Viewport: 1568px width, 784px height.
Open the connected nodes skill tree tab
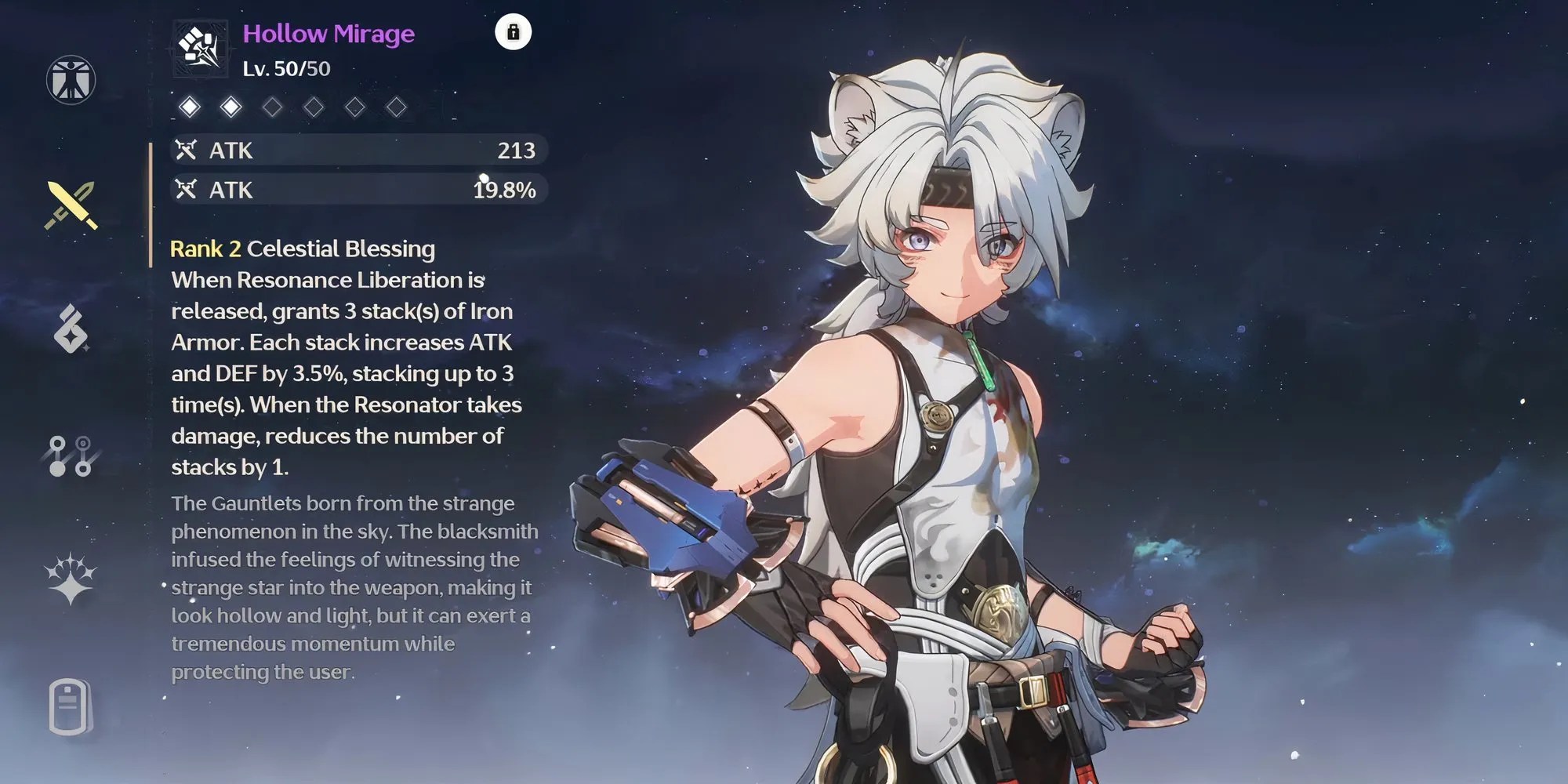click(x=71, y=456)
